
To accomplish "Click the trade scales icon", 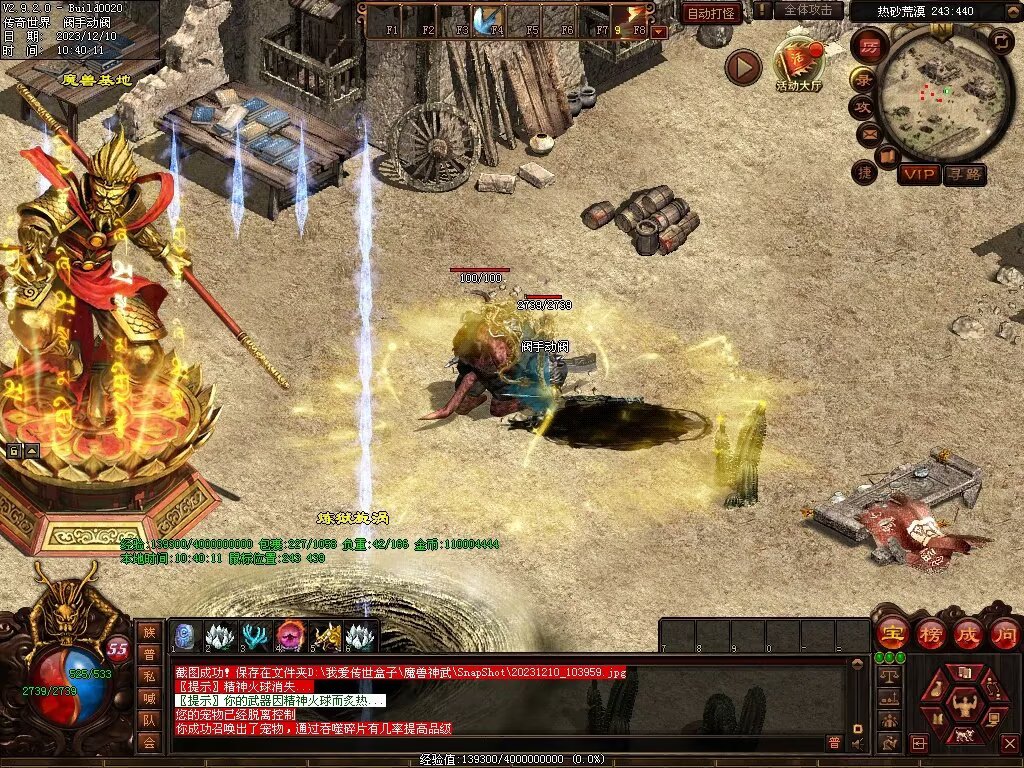I will pyautogui.click(x=888, y=675).
